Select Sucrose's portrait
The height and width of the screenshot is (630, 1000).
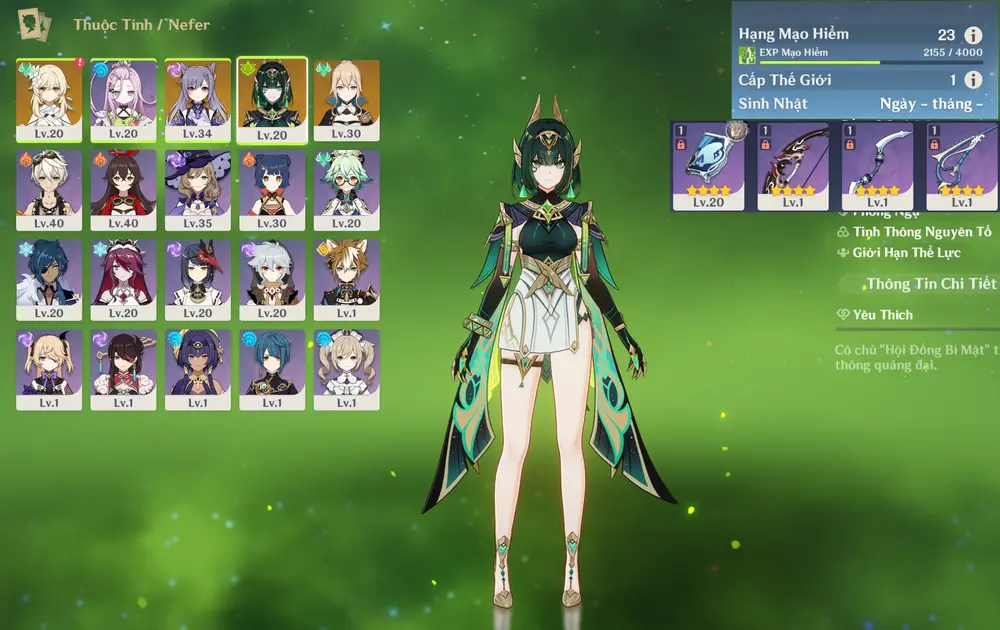coord(346,188)
